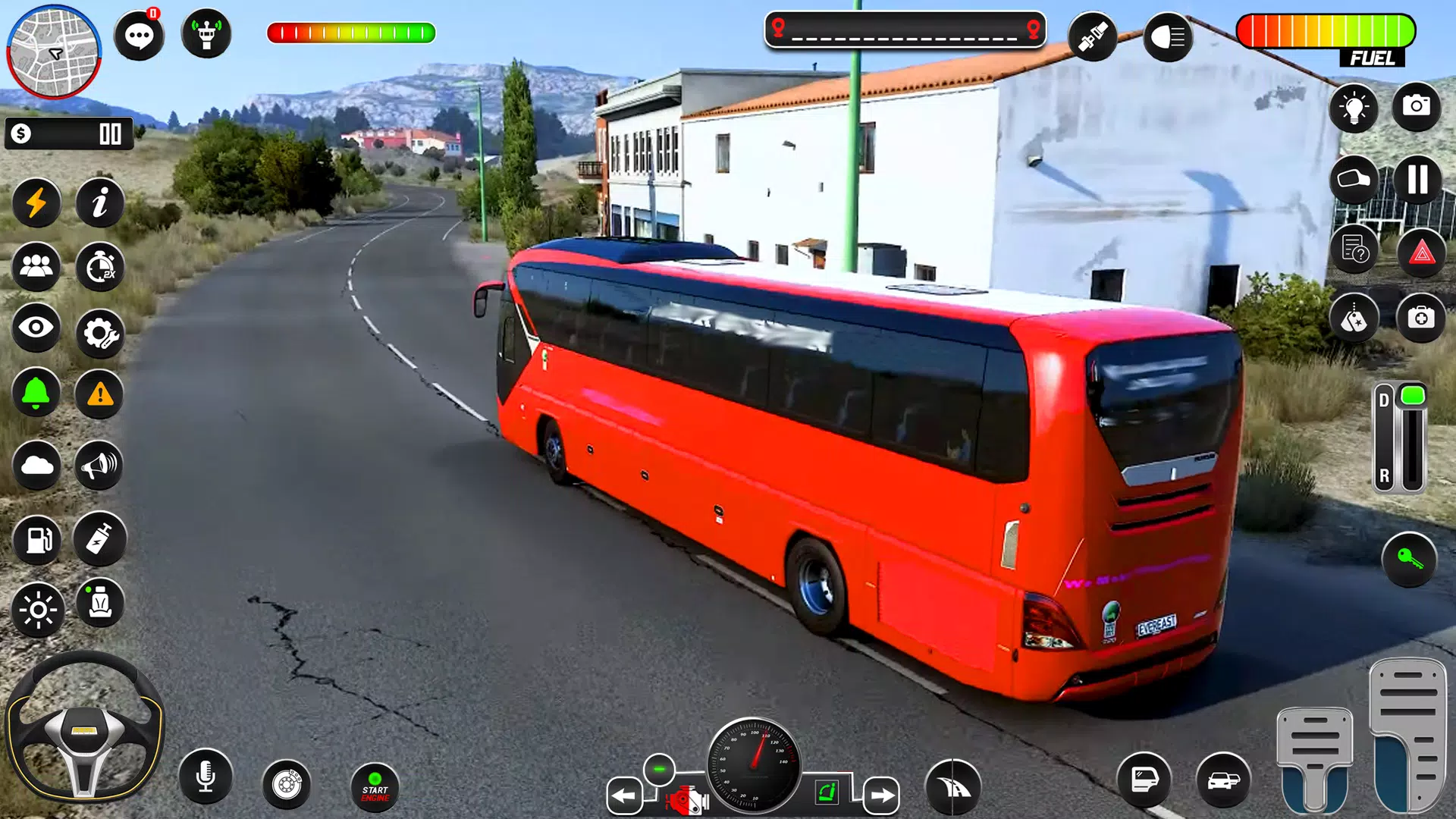This screenshot has width=1456, height=819.
Task: Click the green key ignition button
Action: point(1409,560)
